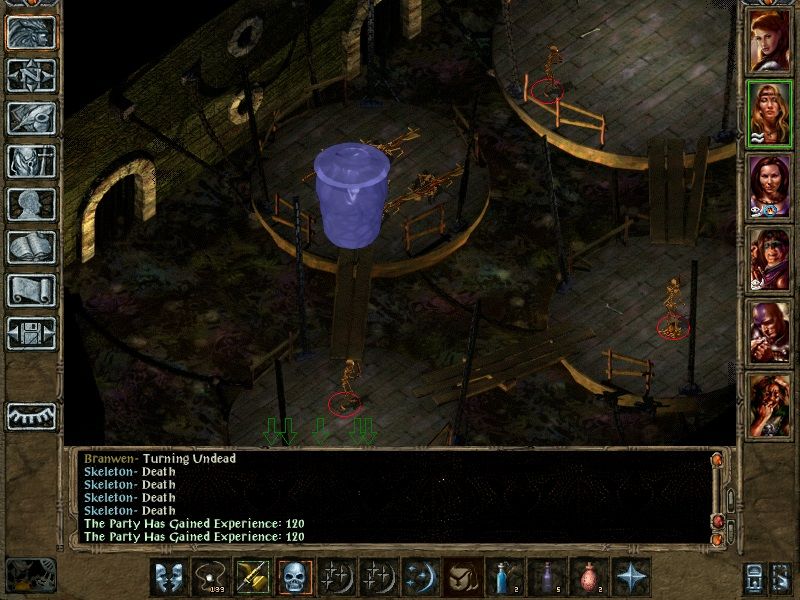This screenshot has width=800, height=600.
Task: Activate the Turn Undead skull button
Action: (294, 578)
